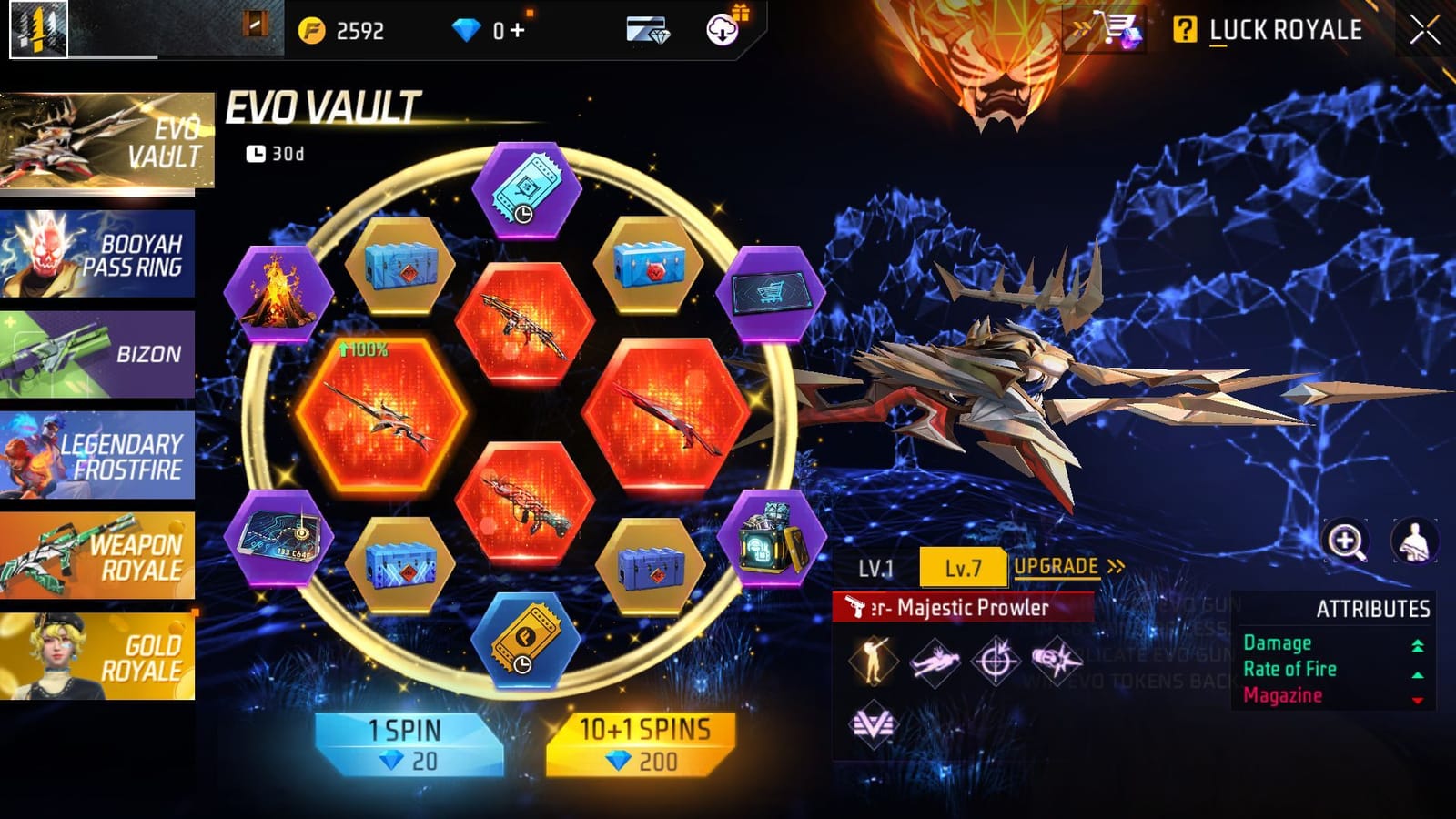This screenshot has height=819, width=1456.
Task: Open the gift redeem cloud icon
Action: pos(722,30)
